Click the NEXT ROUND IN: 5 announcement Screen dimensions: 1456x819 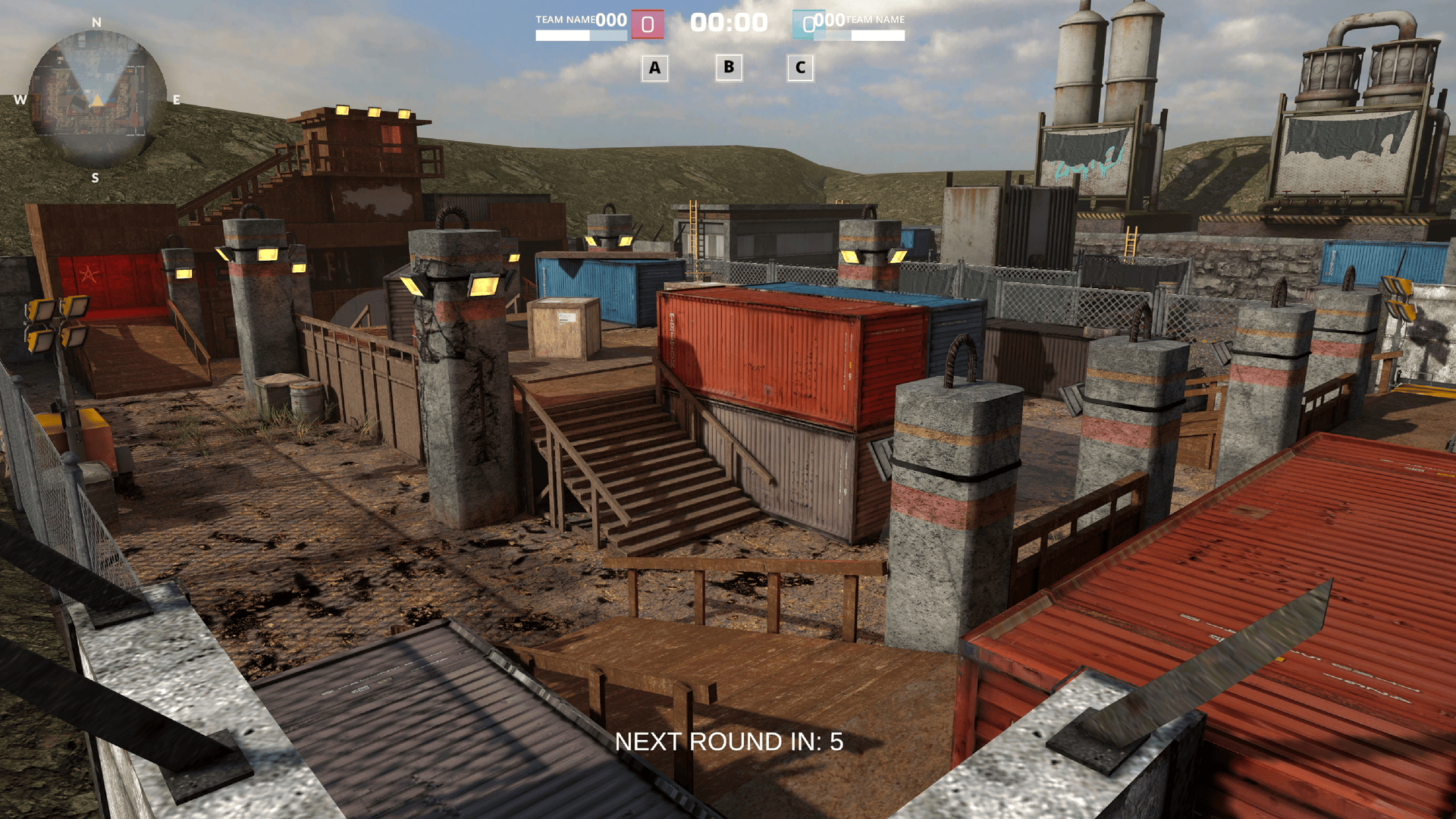point(730,742)
